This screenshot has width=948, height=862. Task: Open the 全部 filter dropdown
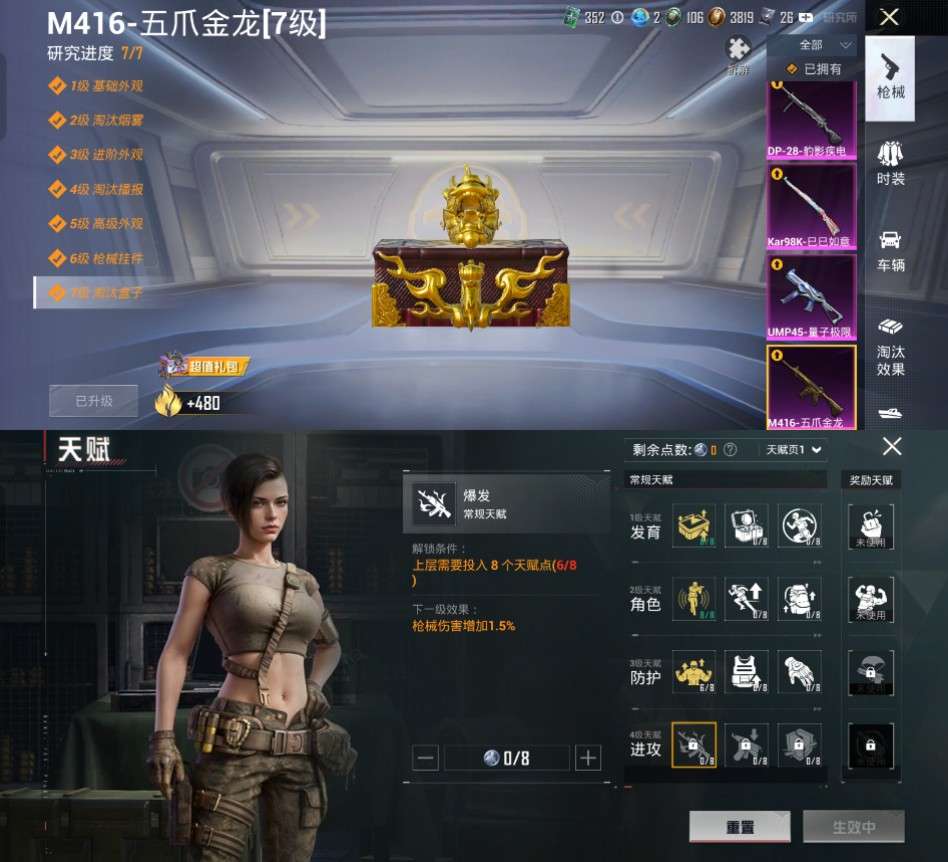[x=825, y=45]
